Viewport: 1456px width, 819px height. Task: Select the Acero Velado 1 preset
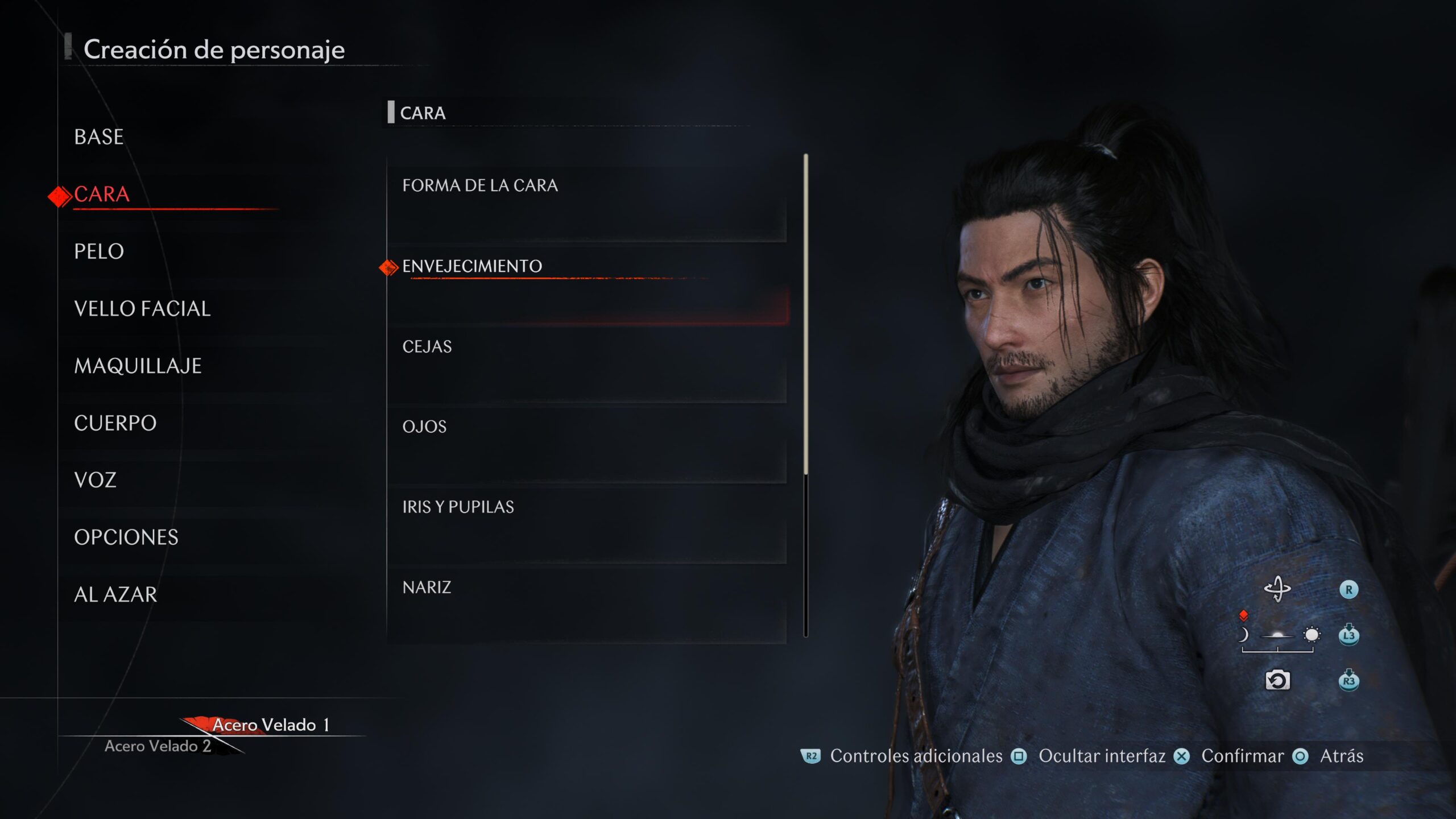click(x=271, y=725)
